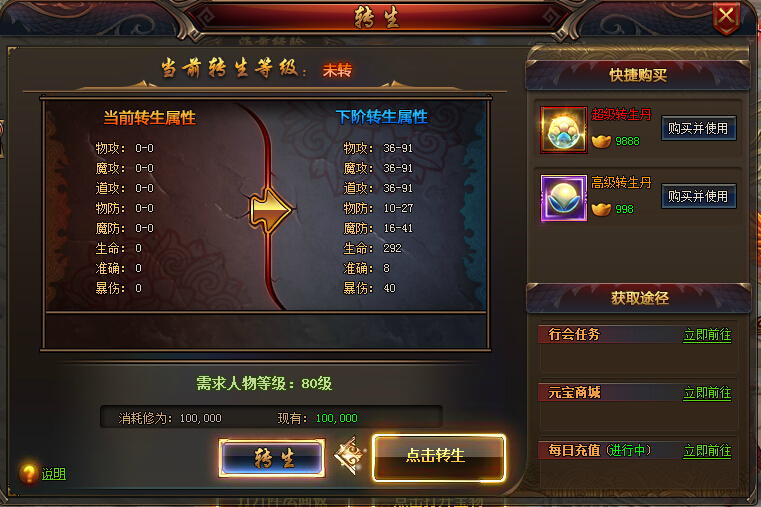Go to 每日充值 via 立即前往 link
The width and height of the screenshot is (761, 507).
[x=707, y=451]
